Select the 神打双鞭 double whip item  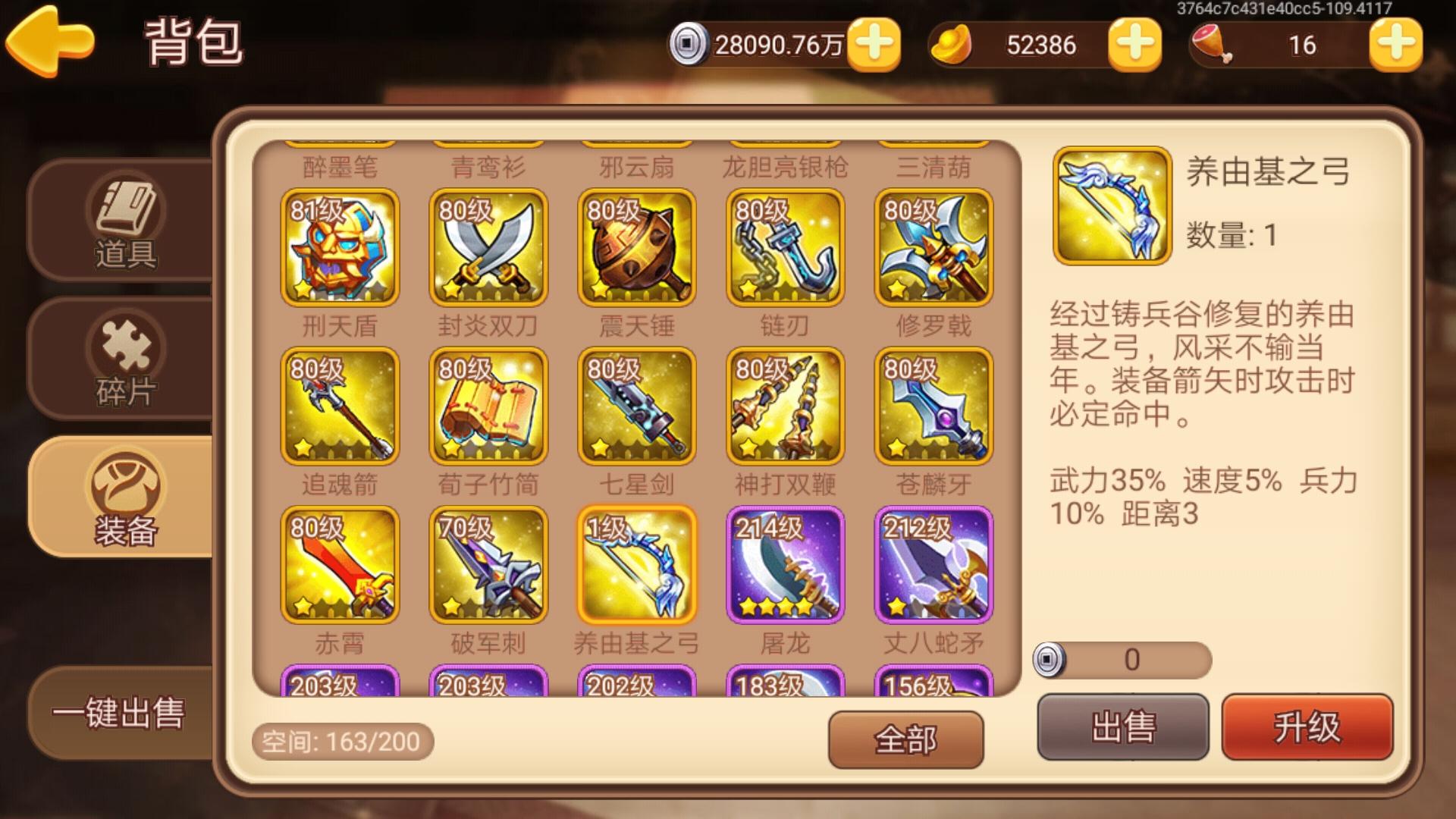click(x=786, y=407)
